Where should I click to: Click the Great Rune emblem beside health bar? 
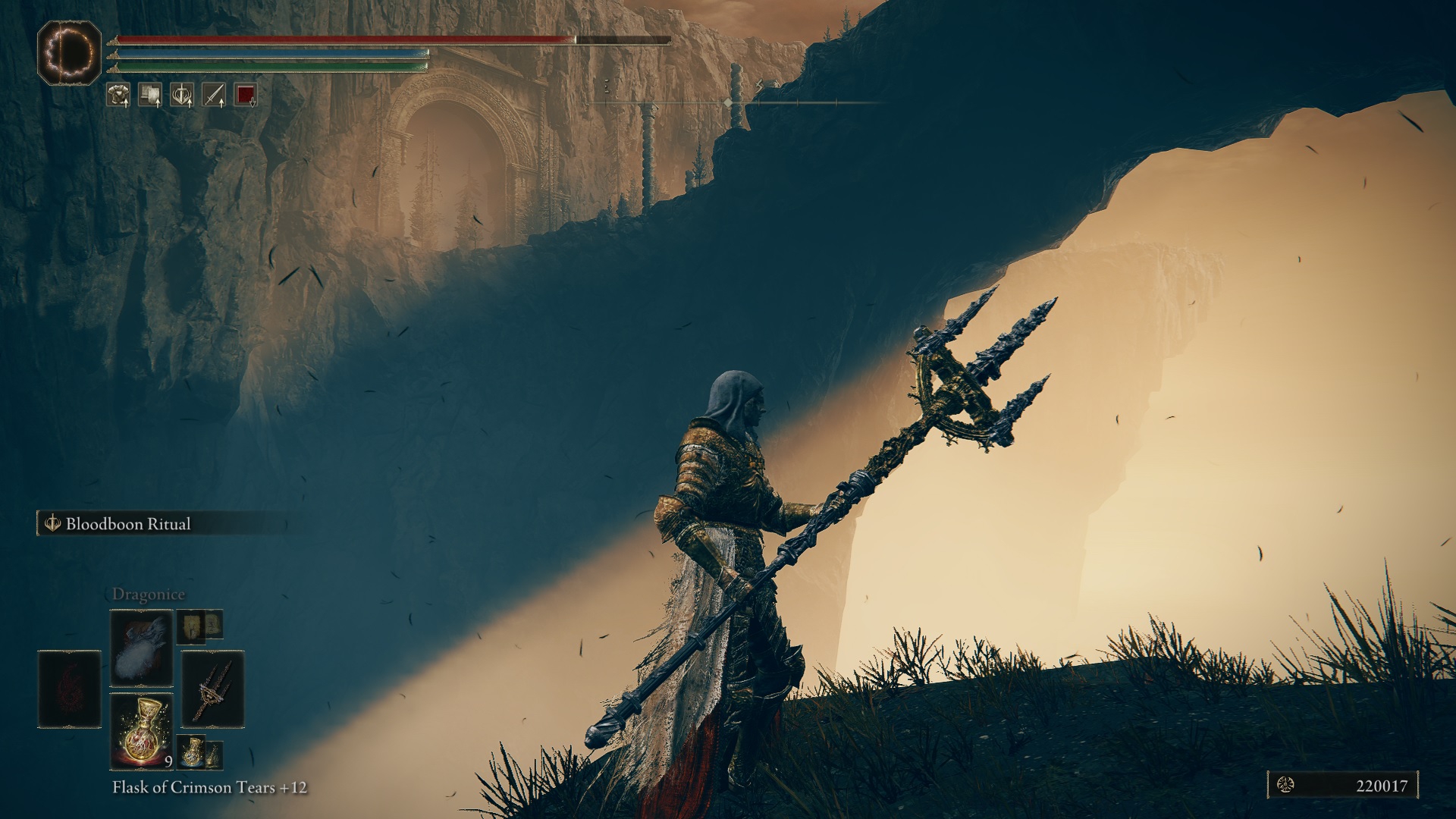(70, 53)
